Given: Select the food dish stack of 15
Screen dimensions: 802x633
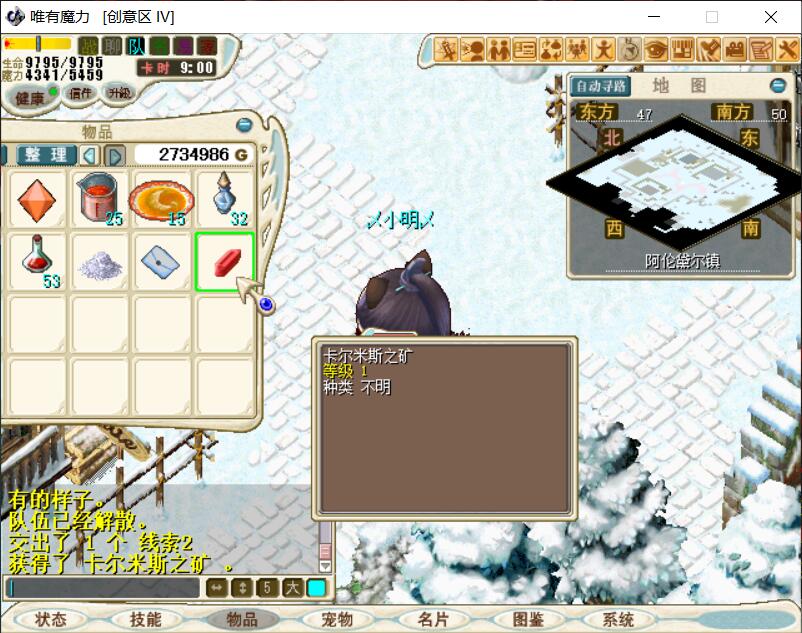Looking at the screenshot, I should point(161,199).
